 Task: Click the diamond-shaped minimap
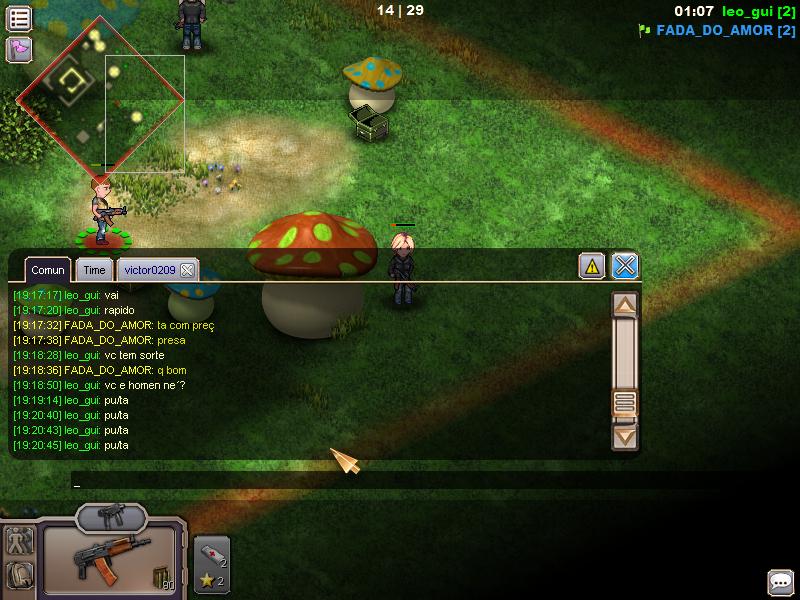point(100,98)
